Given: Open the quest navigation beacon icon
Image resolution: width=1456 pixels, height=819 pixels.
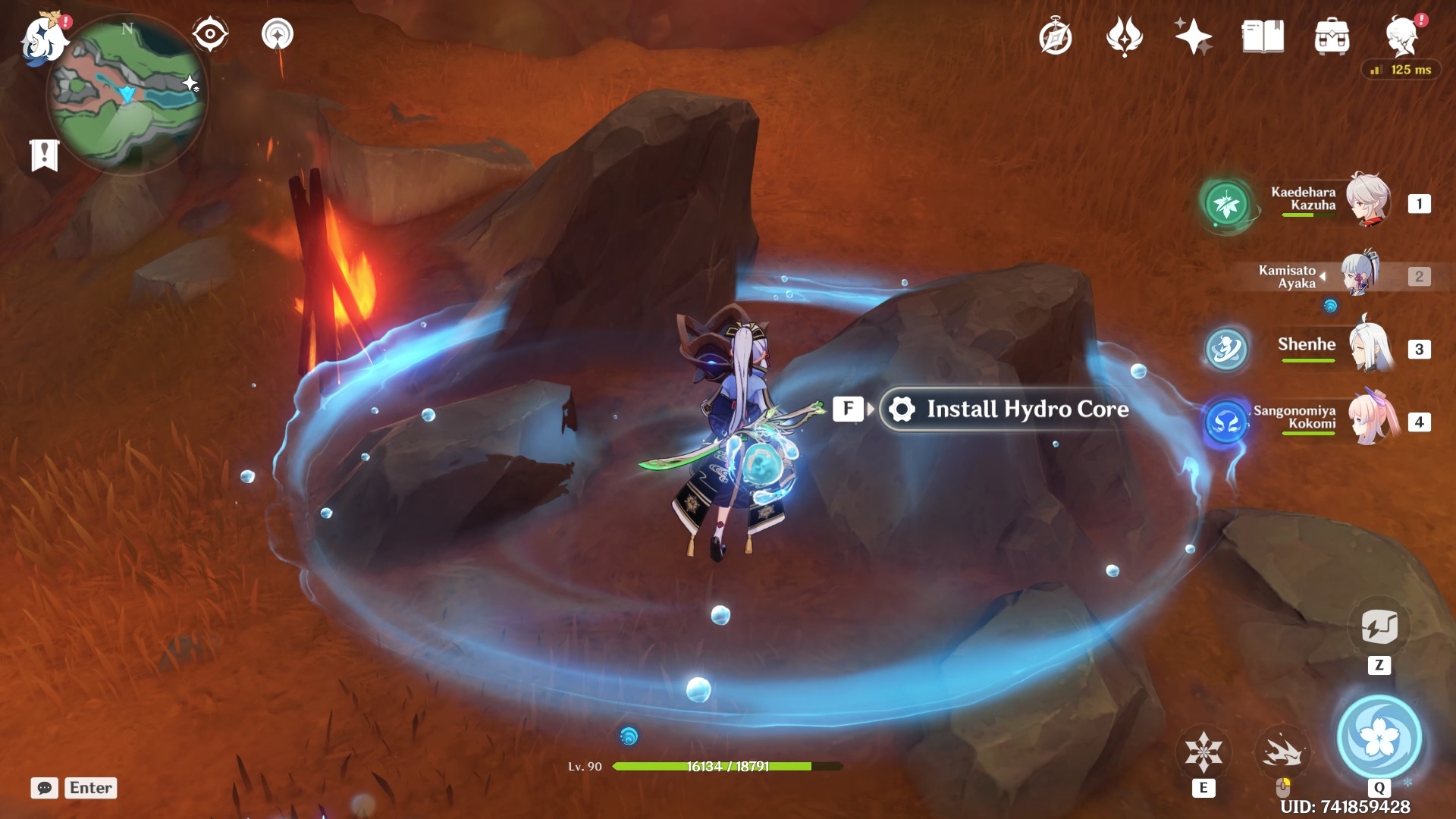Looking at the screenshot, I should [x=278, y=34].
